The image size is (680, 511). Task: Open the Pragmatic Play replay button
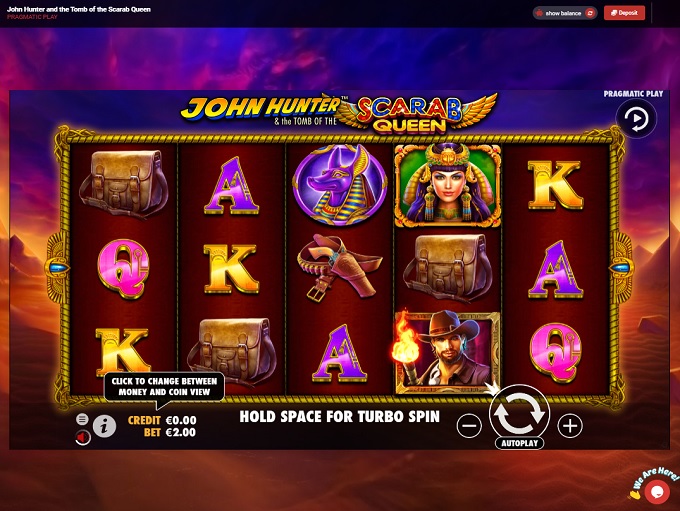click(636, 119)
